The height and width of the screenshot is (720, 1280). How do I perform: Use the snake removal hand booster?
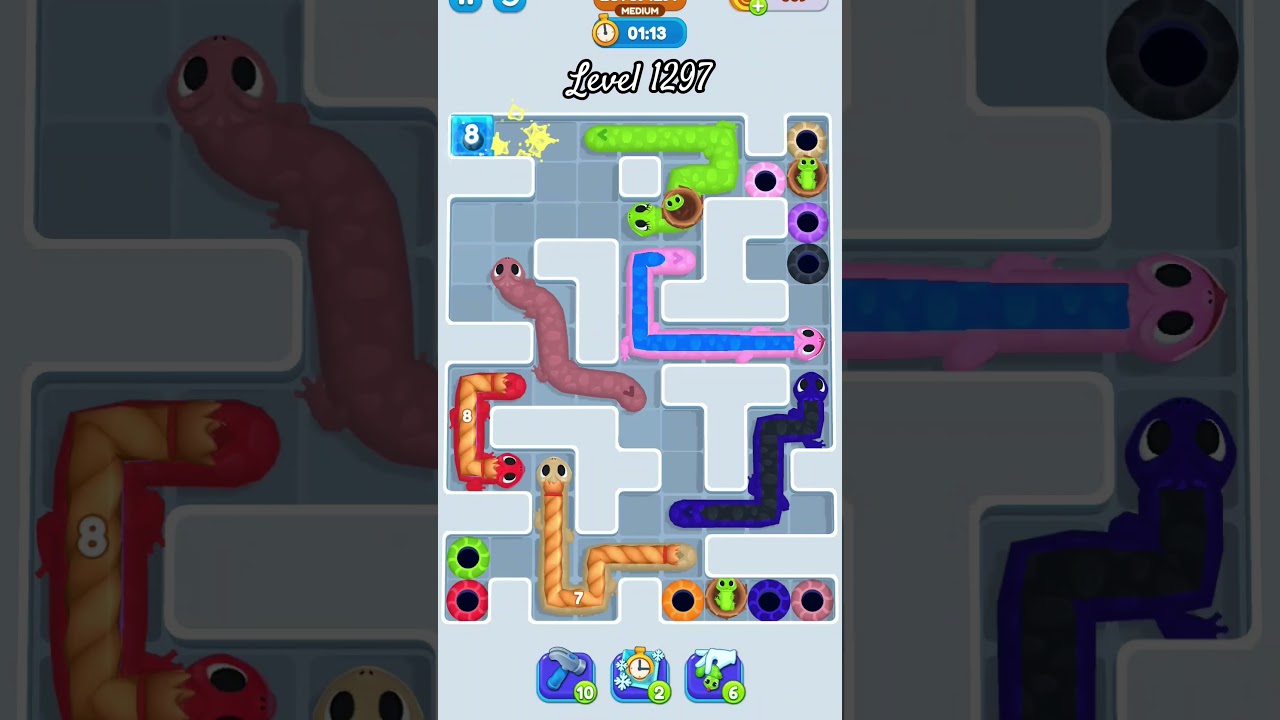click(x=714, y=675)
